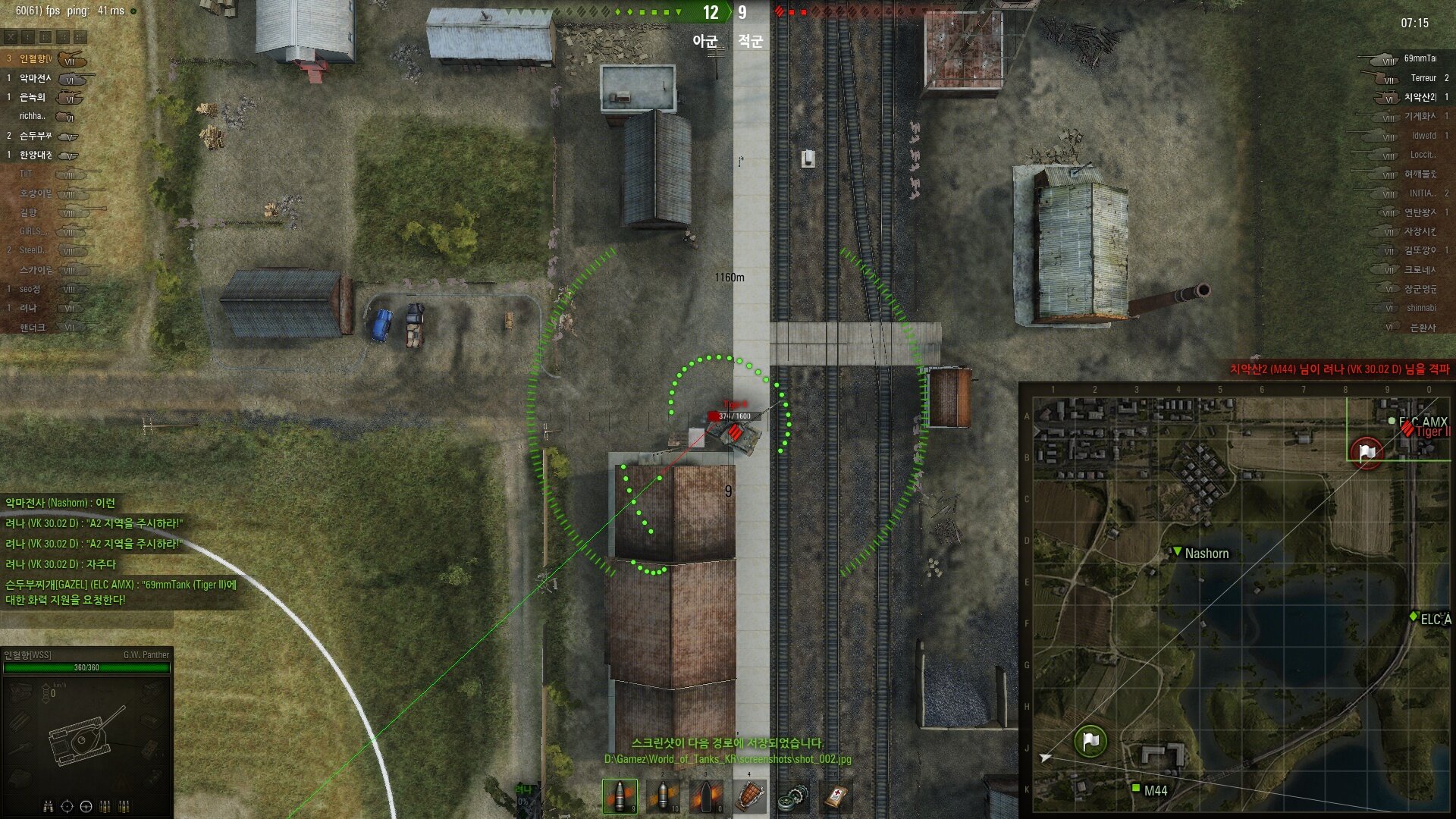Select enemy Terreur in the enemy team list
This screenshot has width=1456, height=819.
click(x=1423, y=78)
